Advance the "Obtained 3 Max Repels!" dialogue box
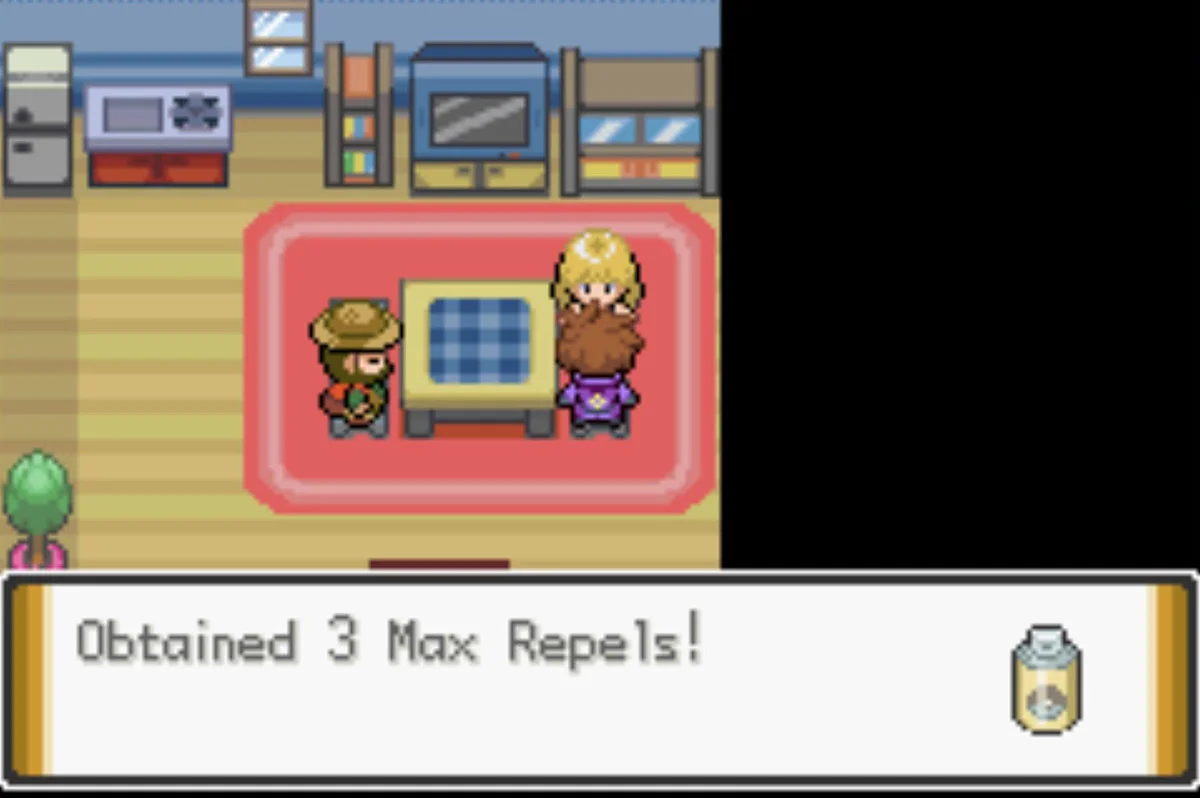1200x798 pixels. coord(598,681)
